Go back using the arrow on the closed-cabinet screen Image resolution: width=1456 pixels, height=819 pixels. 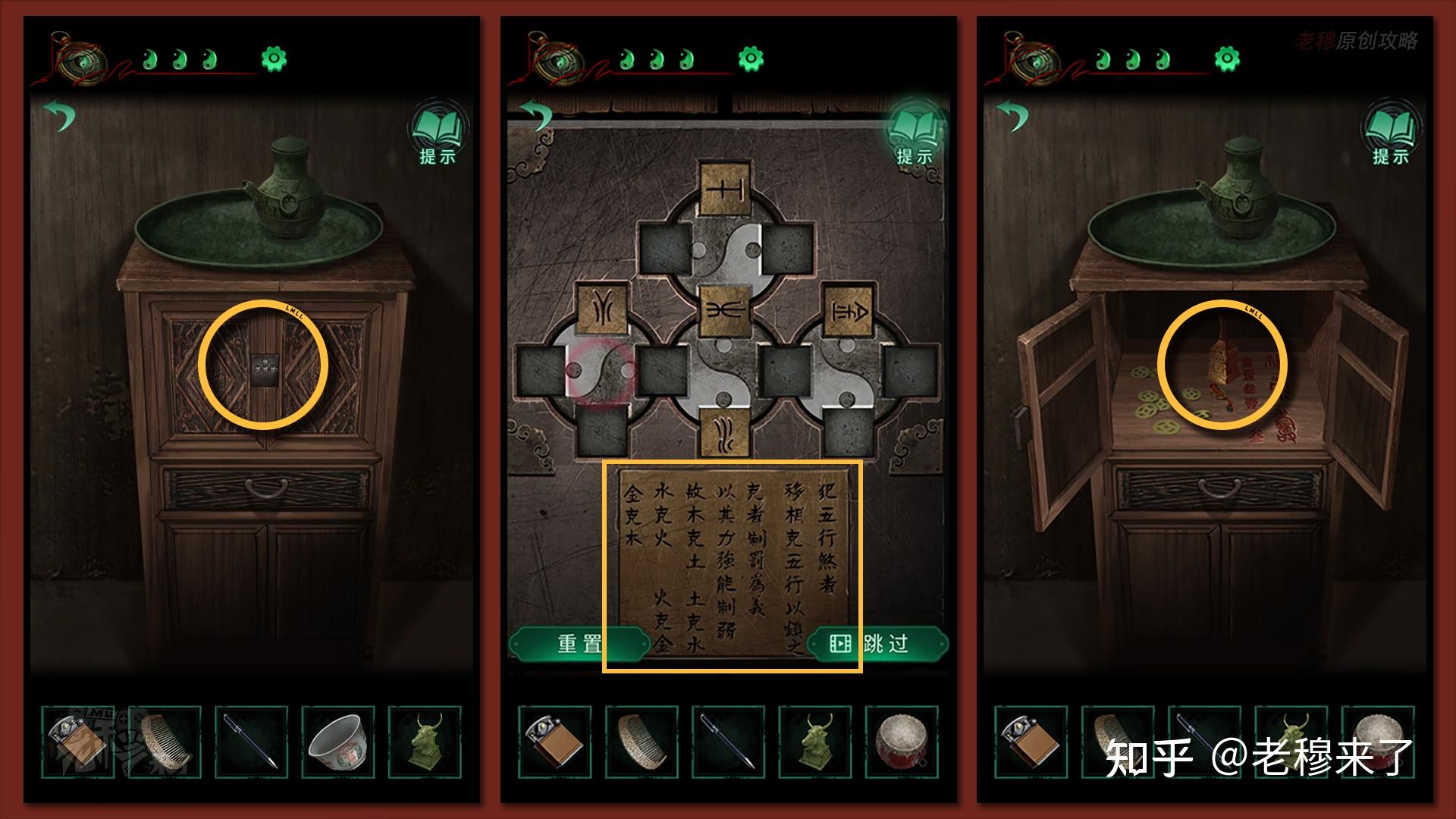[x=60, y=116]
